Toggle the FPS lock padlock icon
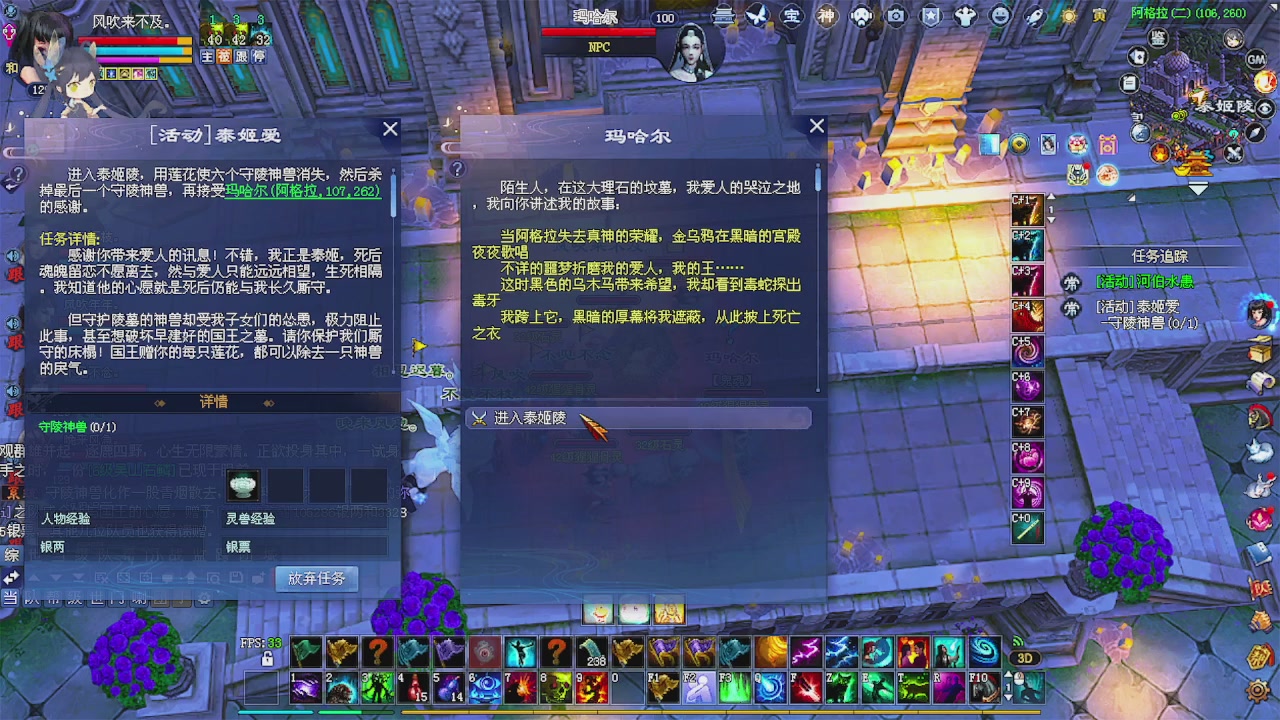 tap(267, 659)
